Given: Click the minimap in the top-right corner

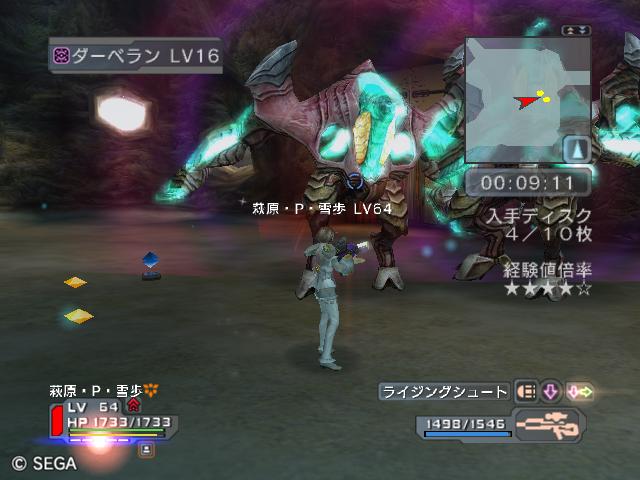Looking at the screenshot, I should tap(527, 100).
